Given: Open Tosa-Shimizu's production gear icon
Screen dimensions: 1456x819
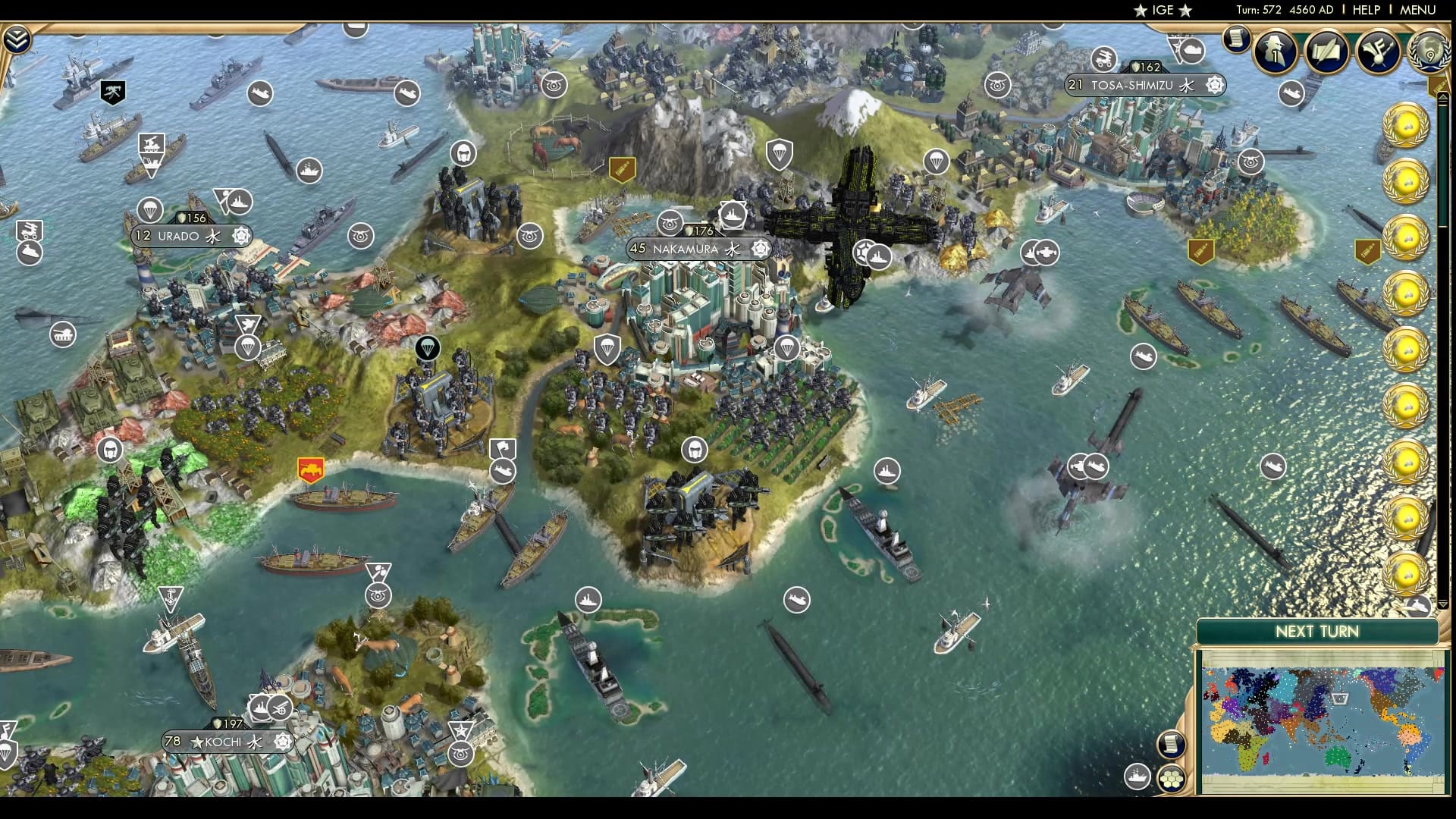Looking at the screenshot, I should click(x=1213, y=85).
